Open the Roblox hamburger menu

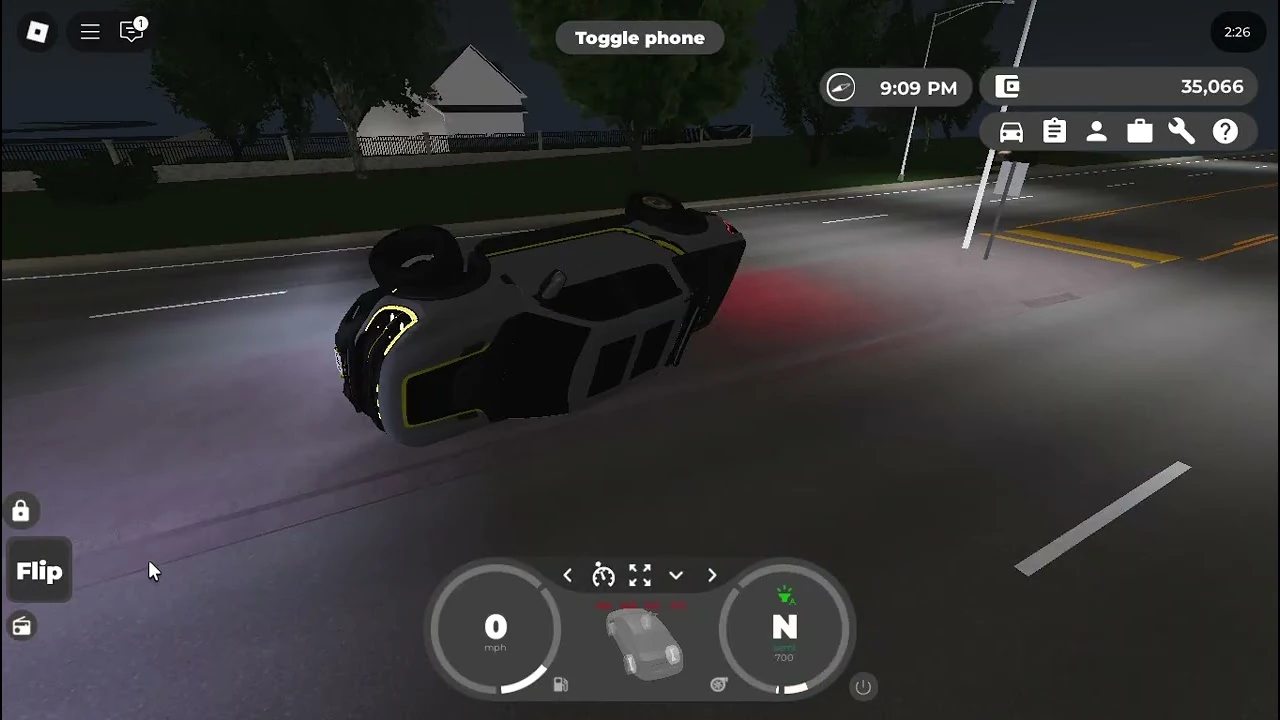[90, 31]
